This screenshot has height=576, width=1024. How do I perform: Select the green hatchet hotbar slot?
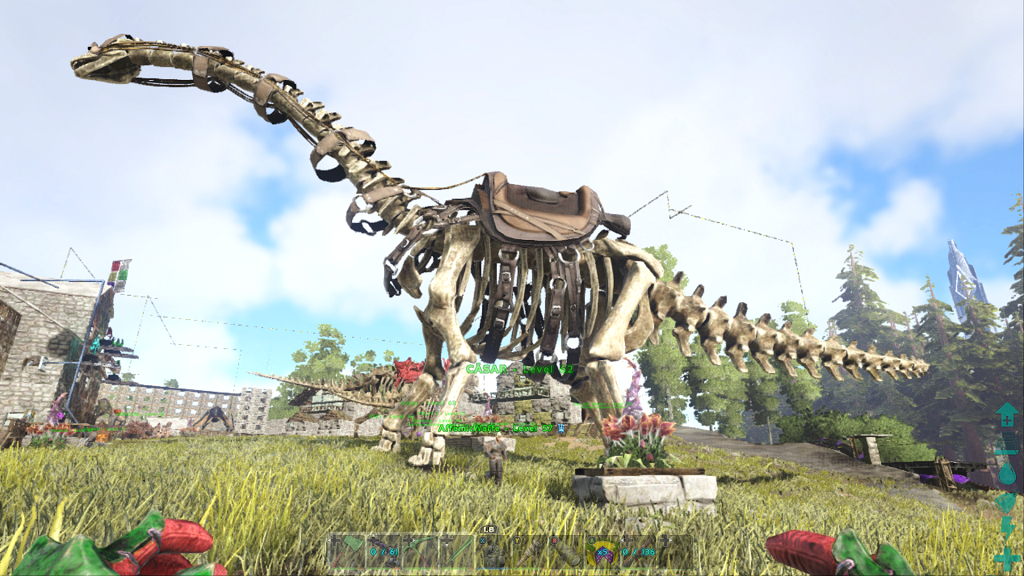pos(347,552)
